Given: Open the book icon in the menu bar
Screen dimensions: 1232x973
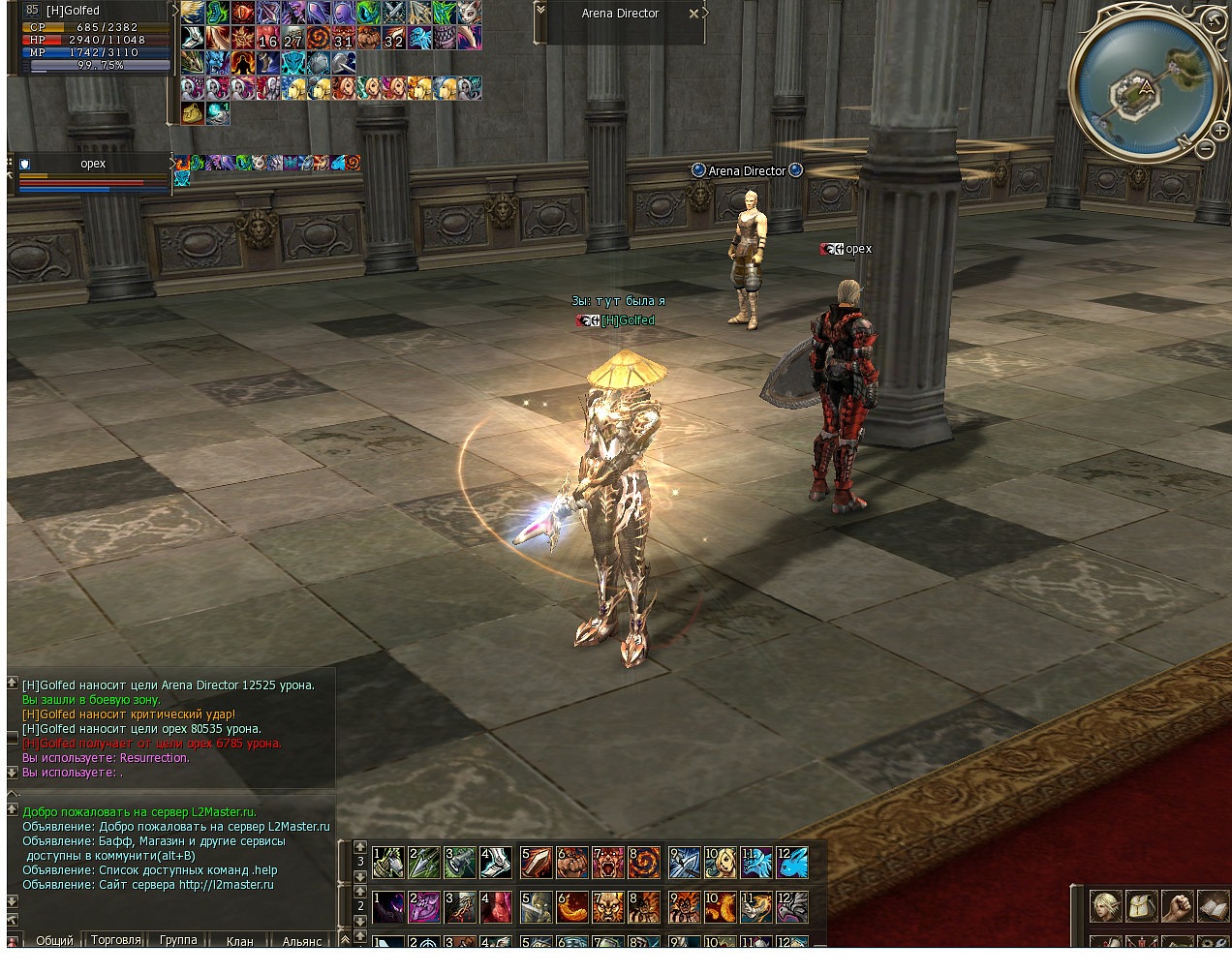Looking at the screenshot, I should 1213,906.
